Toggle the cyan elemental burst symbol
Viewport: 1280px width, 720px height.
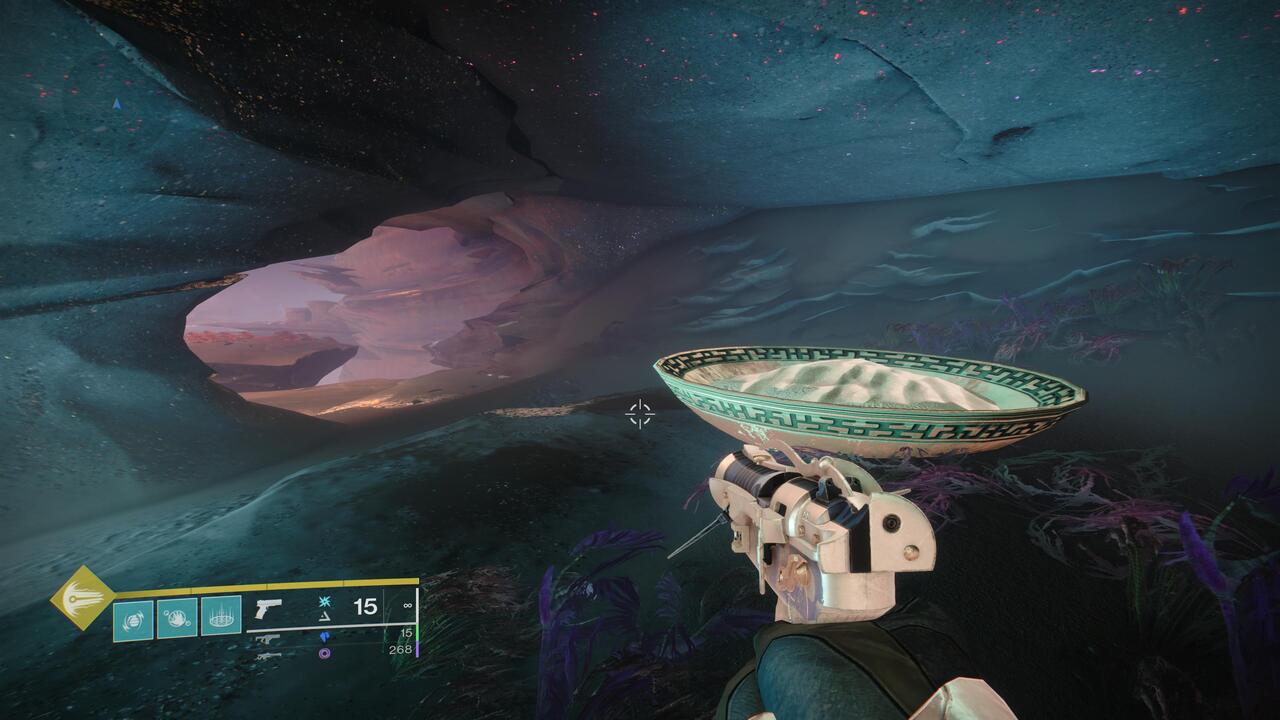click(324, 603)
